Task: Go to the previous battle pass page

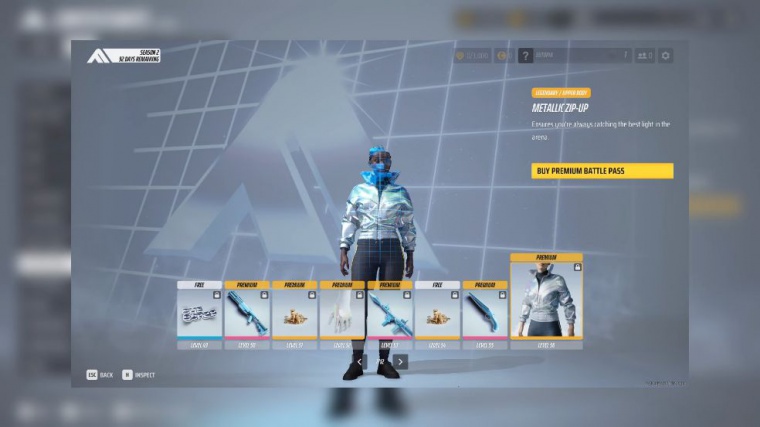Action: coord(360,362)
